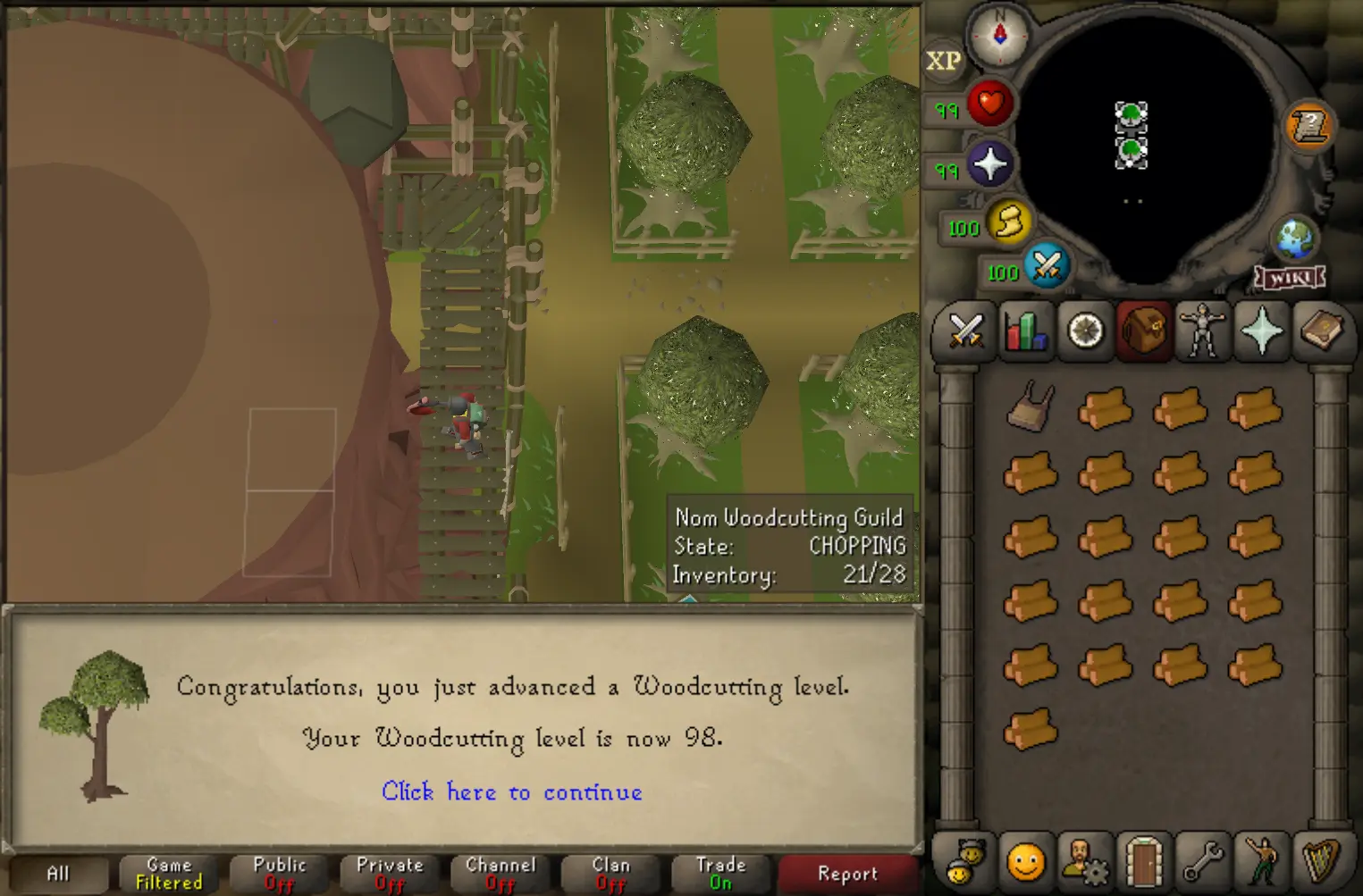Click here to continue past the level-up message
This screenshot has height=896, width=1363.
(512, 792)
